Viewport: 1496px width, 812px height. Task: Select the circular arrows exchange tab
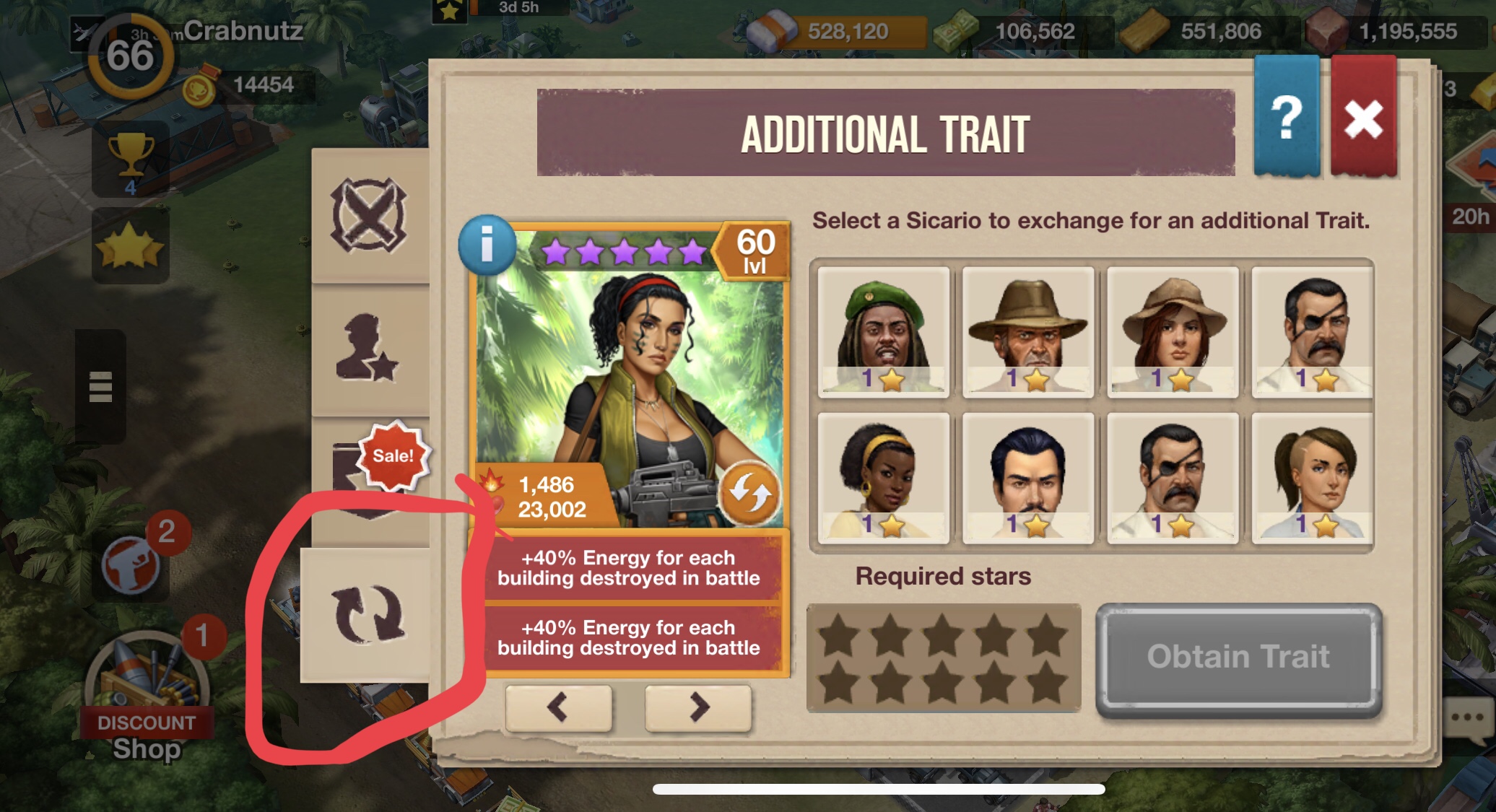coord(368,614)
